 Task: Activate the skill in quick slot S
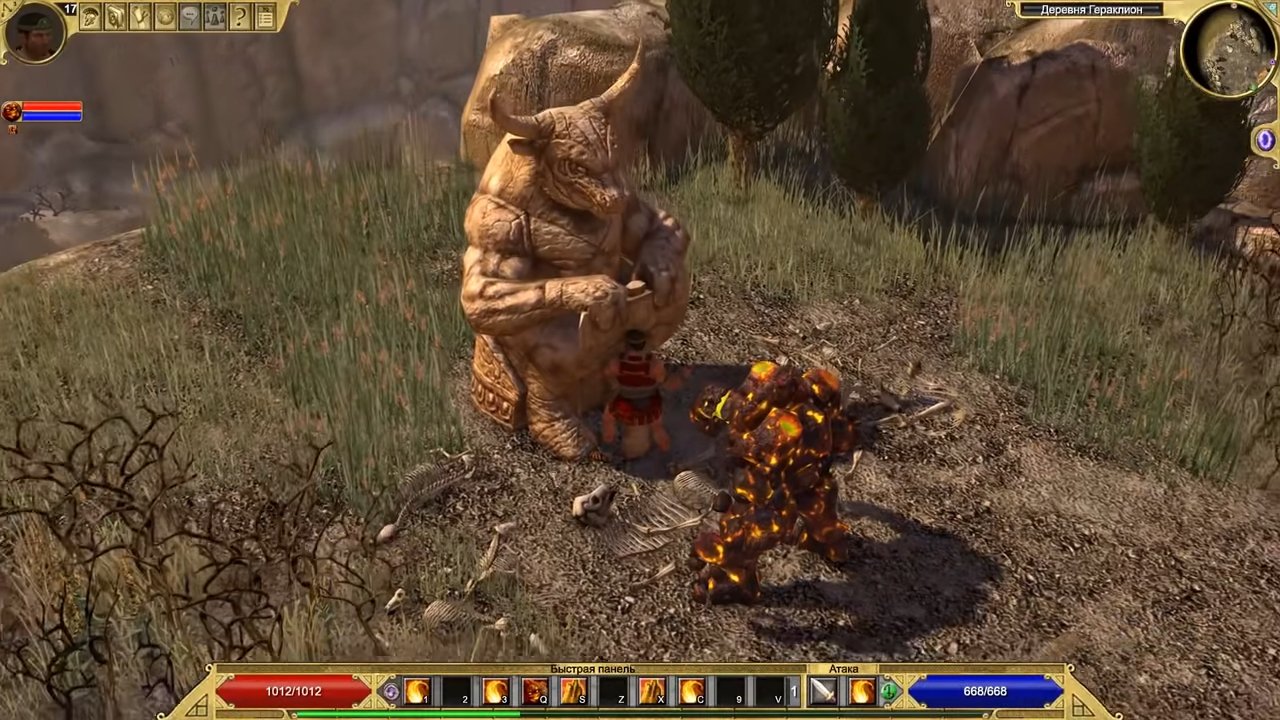click(574, 691)
